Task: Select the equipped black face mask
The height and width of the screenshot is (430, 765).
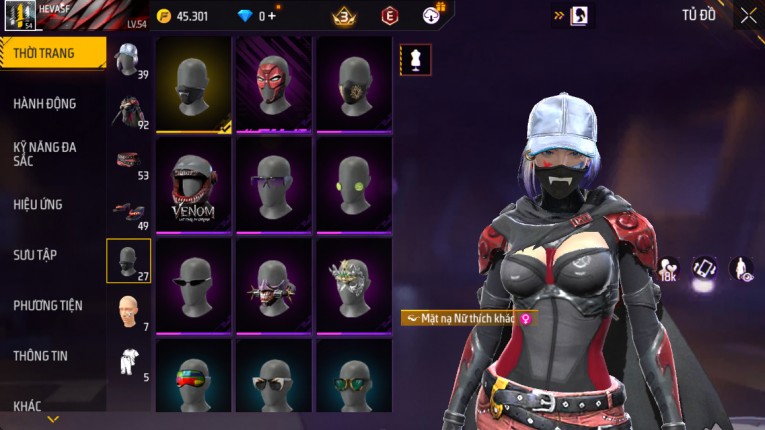Action: [x=194, y=84]
